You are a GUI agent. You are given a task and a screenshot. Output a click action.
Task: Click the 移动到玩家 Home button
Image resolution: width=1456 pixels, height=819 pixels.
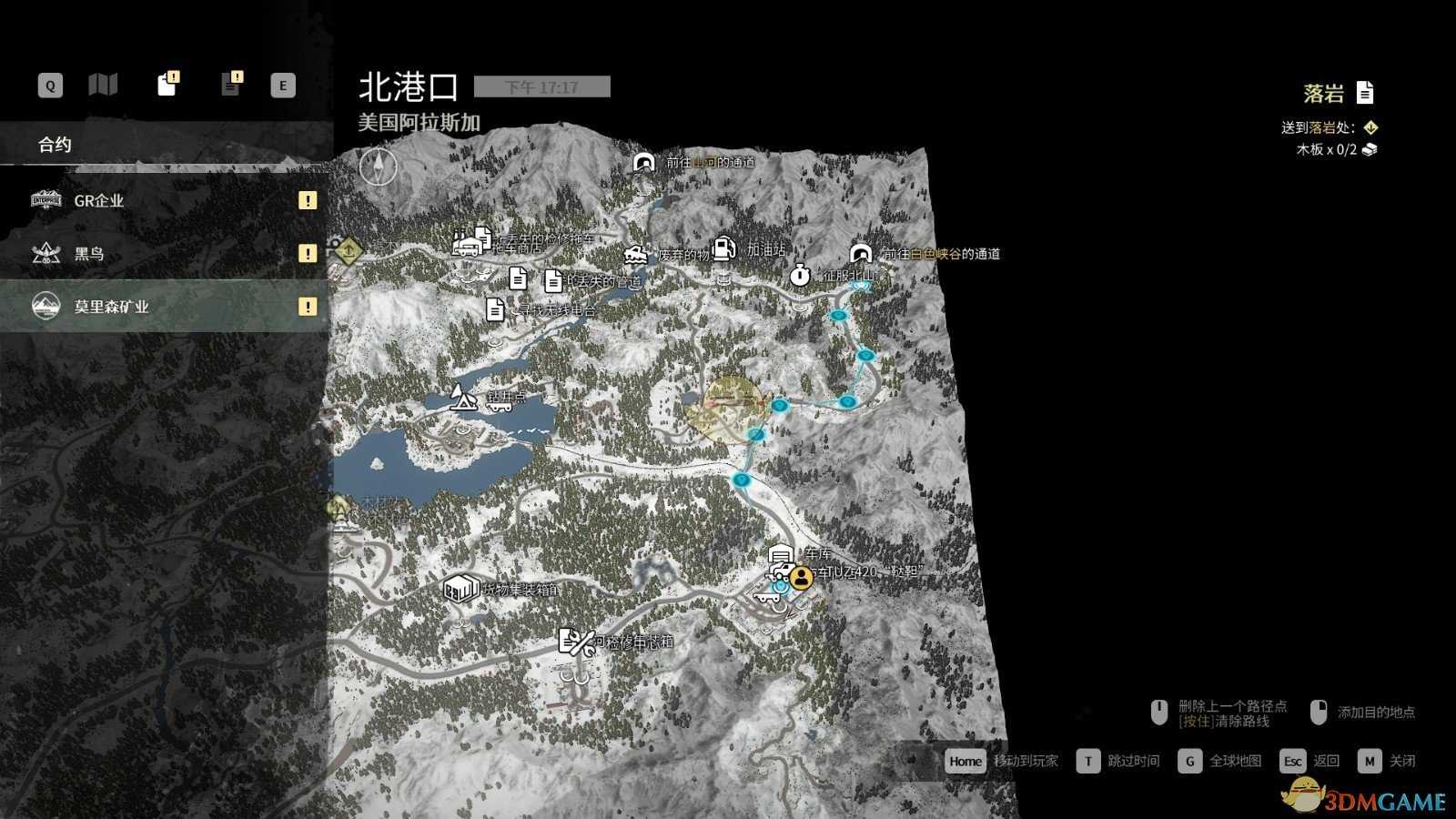965,761
